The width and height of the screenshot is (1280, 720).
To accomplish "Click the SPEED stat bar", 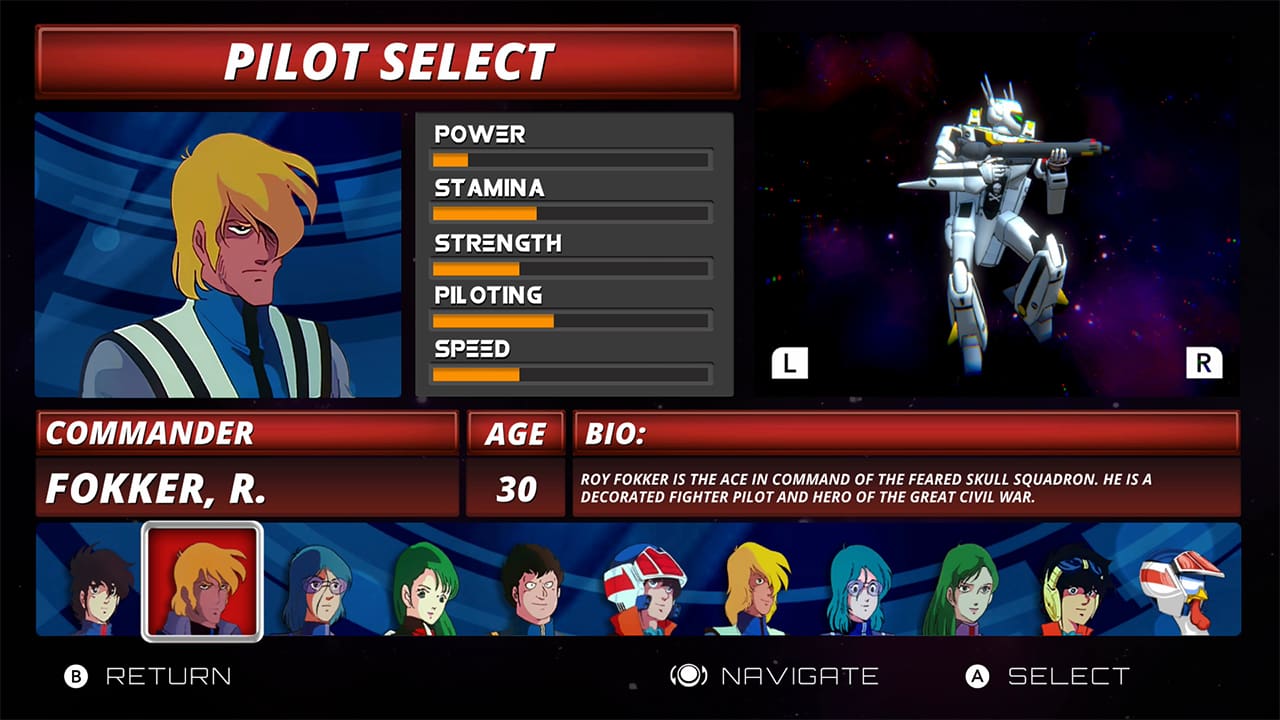I will point(570,375).
